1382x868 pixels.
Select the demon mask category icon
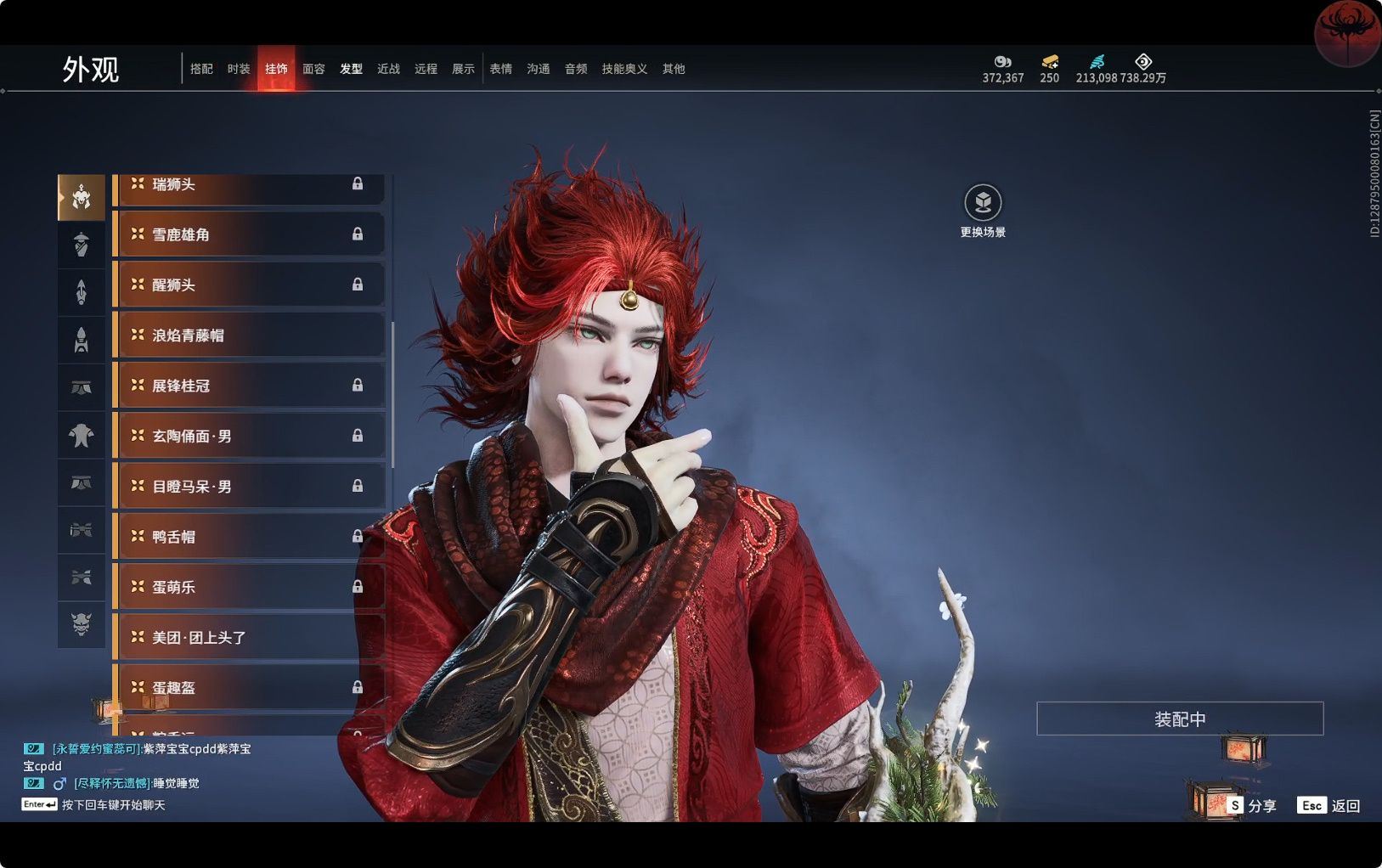[x=82, y=625]
